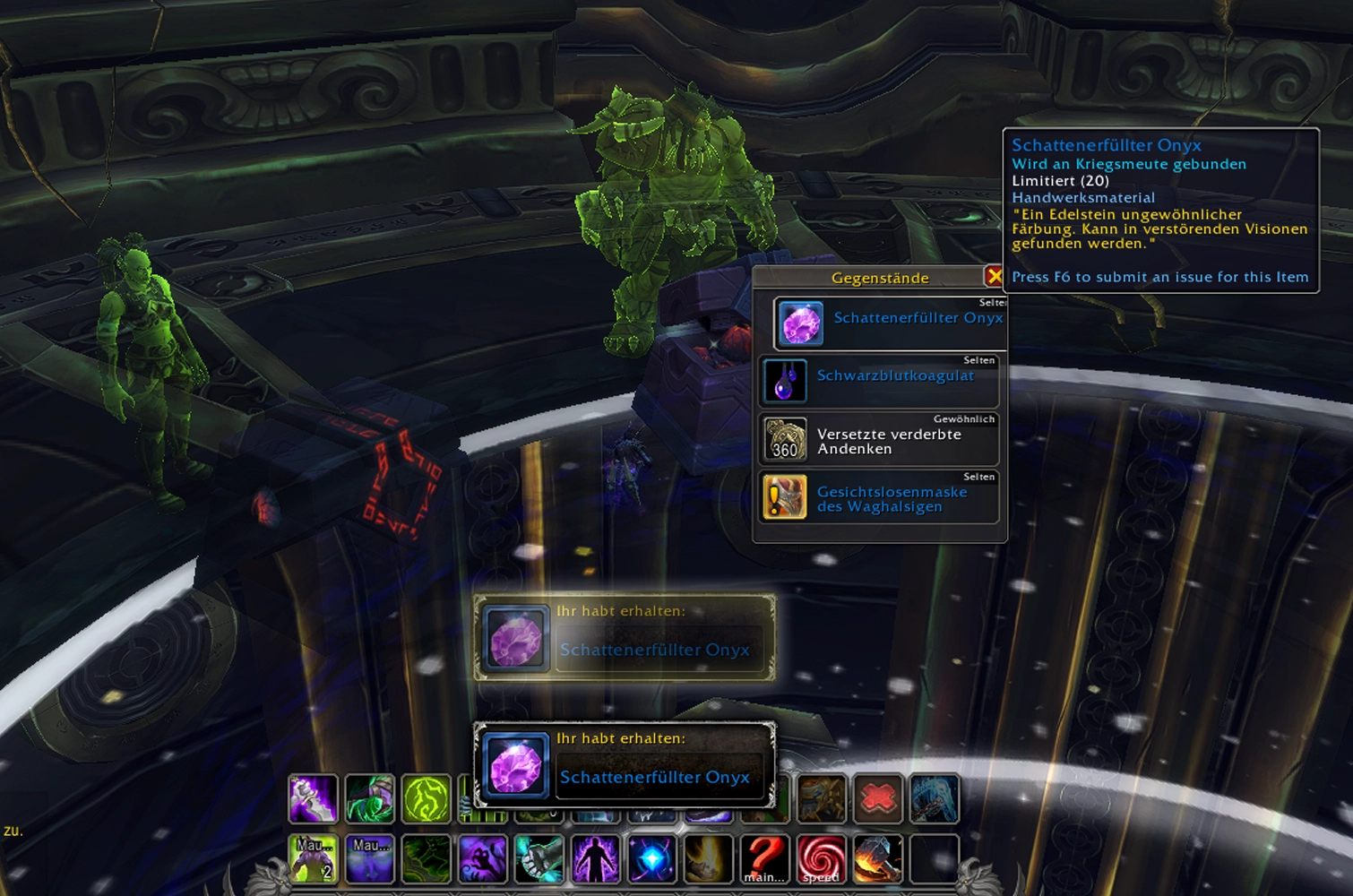
Task: Cast the blue star orb ability
Action: pyautogui.click(x=652, y=858)
